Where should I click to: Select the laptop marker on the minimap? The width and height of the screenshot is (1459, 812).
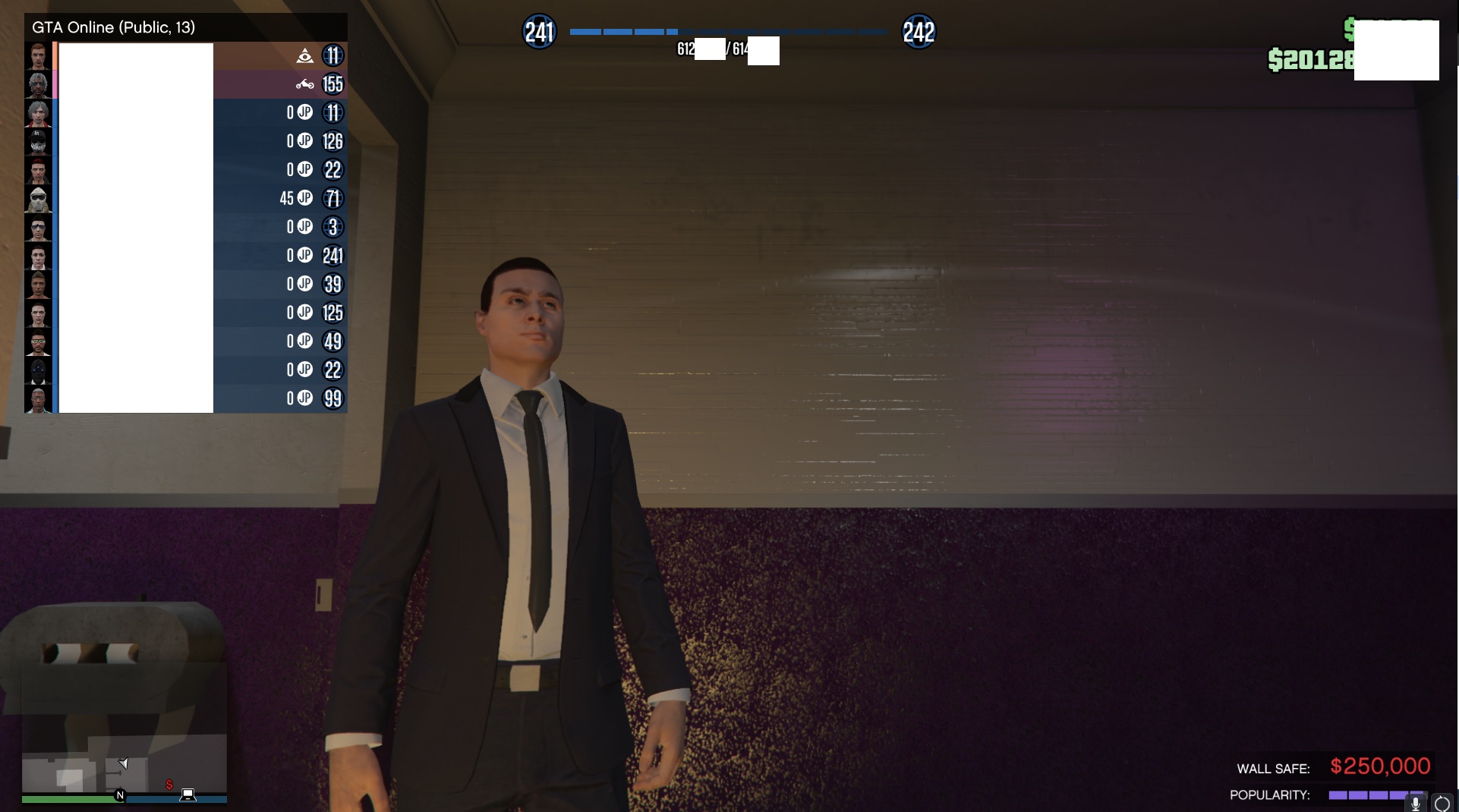(x=187, y=795)
